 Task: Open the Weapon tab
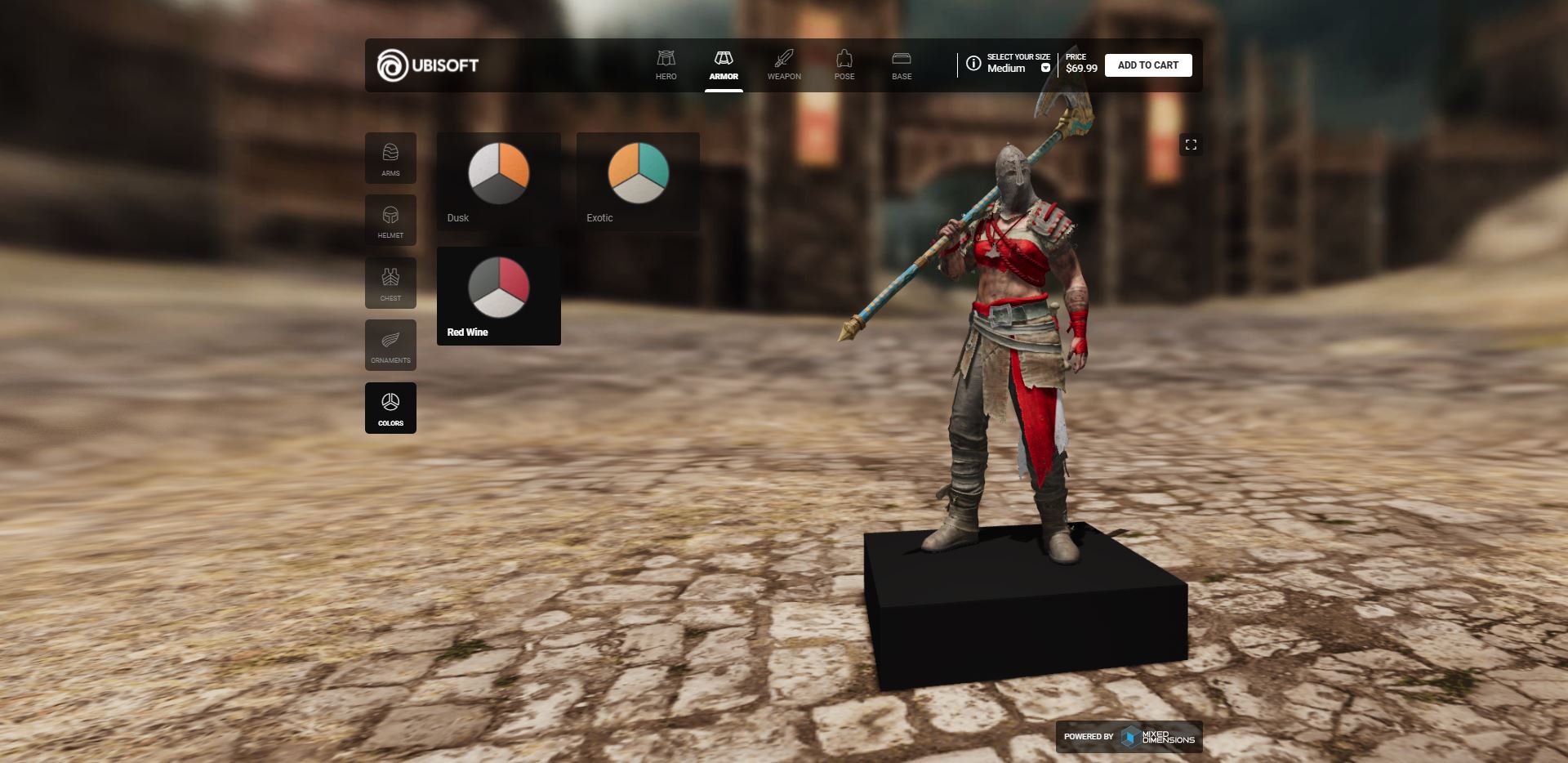click(784, 65)
